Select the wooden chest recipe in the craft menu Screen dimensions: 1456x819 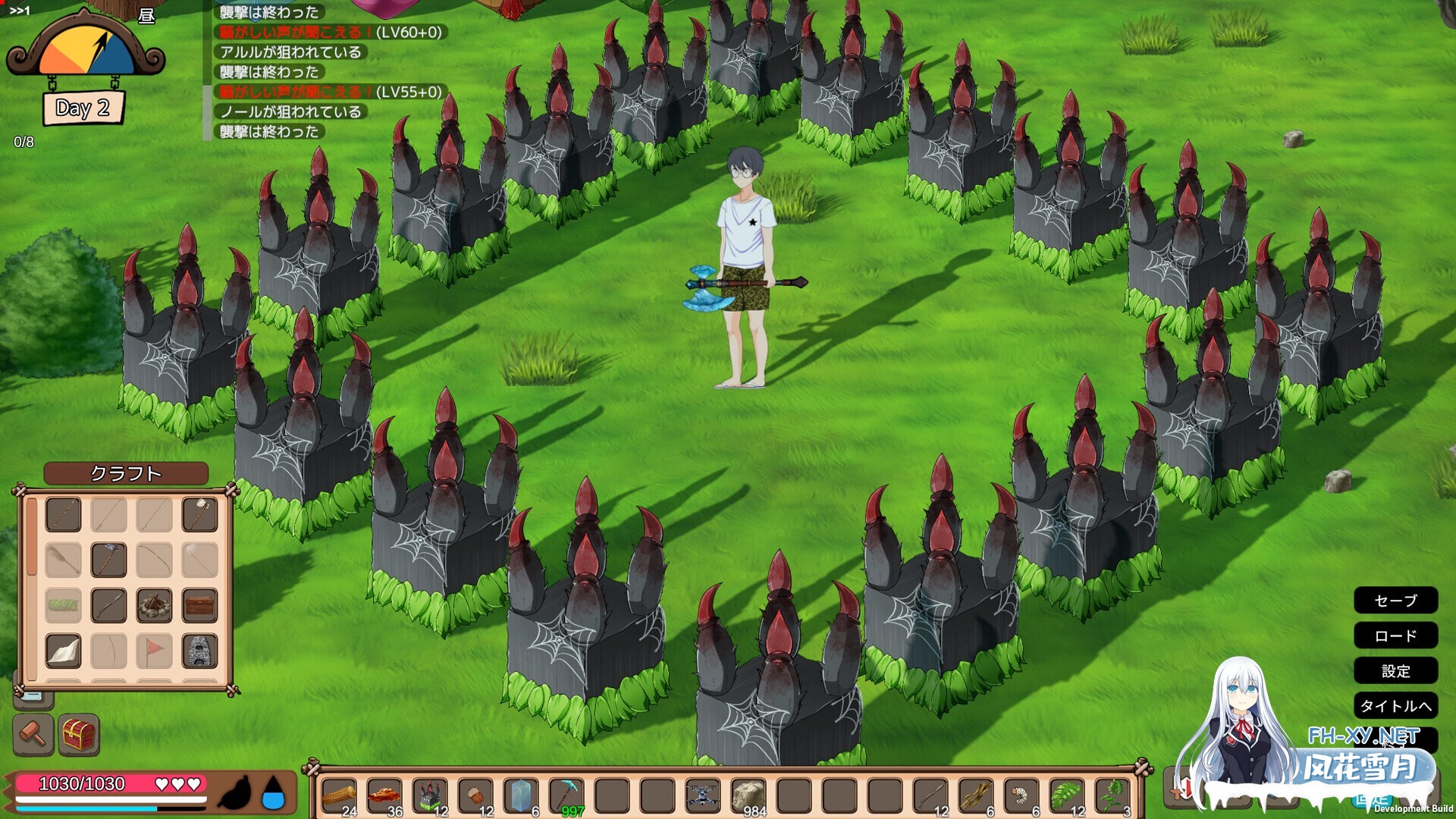[200, 604]
